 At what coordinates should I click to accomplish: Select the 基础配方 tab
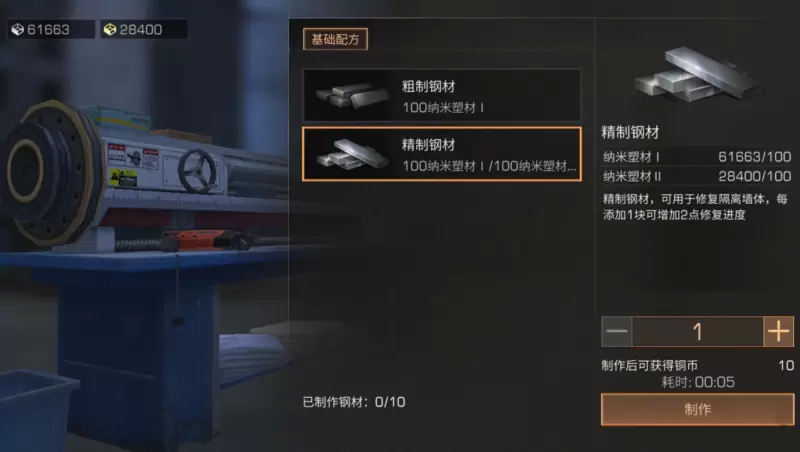coord(335,40)
